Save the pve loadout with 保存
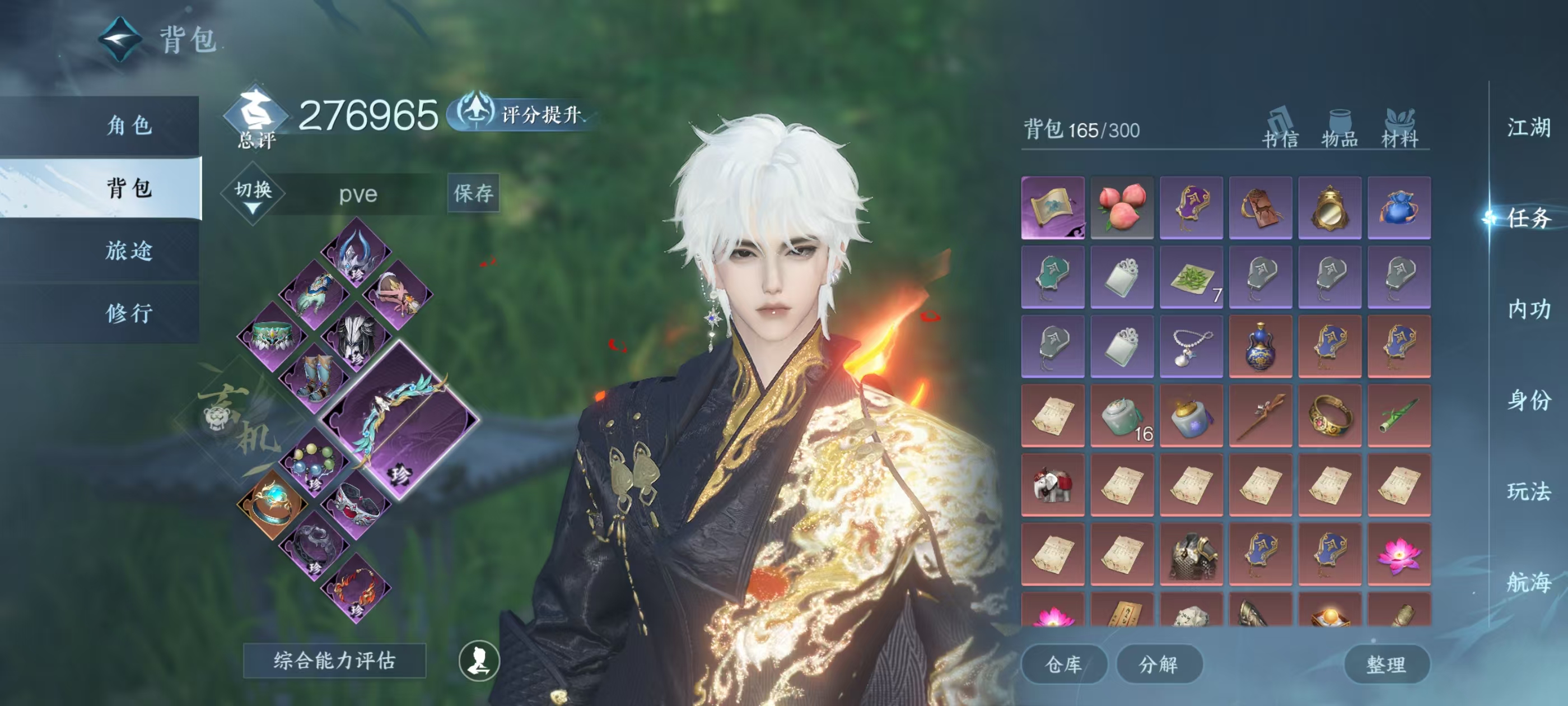This screenshot has width=1568, height=706. tap(473, 194)
